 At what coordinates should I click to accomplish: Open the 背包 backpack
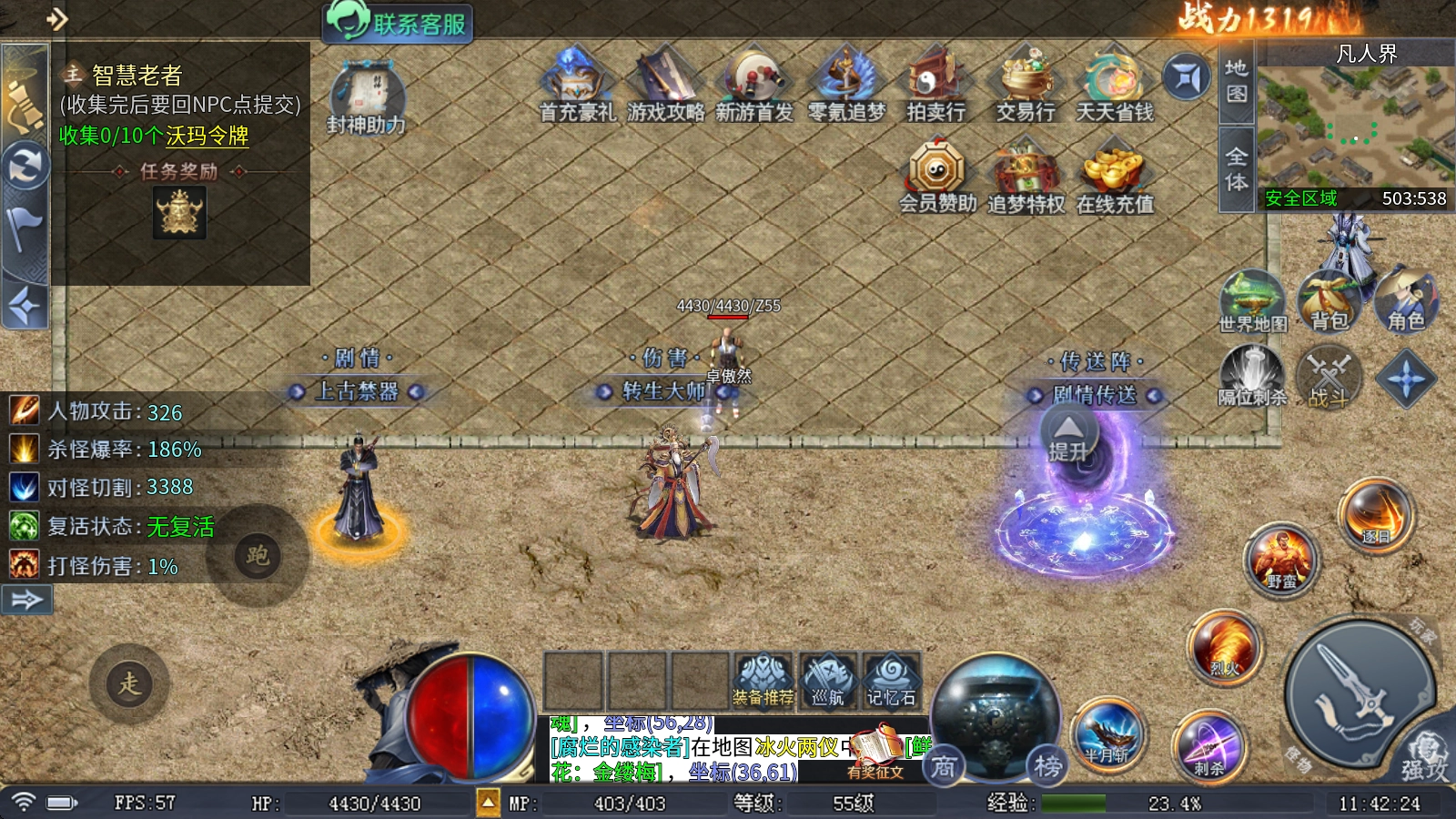tap(1328, 301)
